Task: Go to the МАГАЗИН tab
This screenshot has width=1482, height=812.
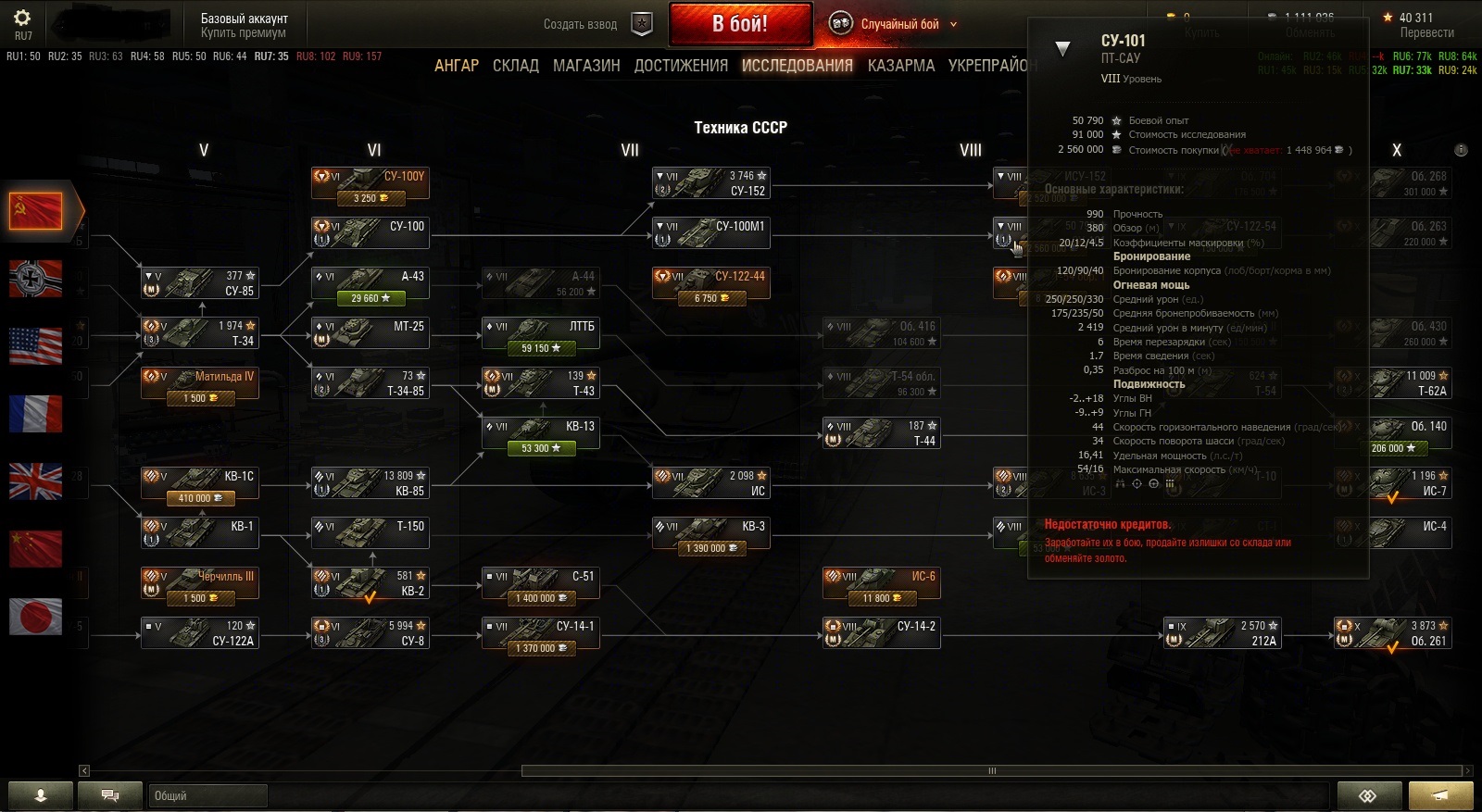Action: (586, 66)
